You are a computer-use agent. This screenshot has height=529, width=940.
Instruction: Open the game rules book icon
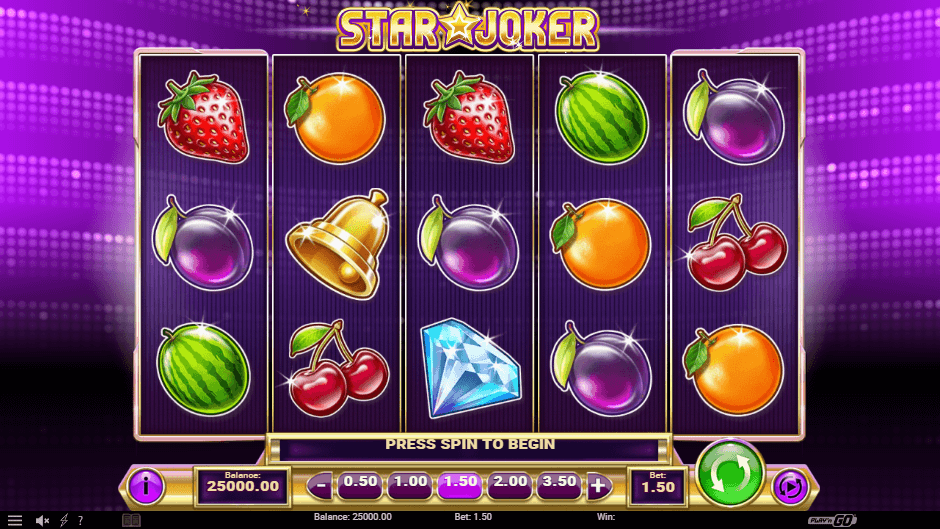pos(131,520)
